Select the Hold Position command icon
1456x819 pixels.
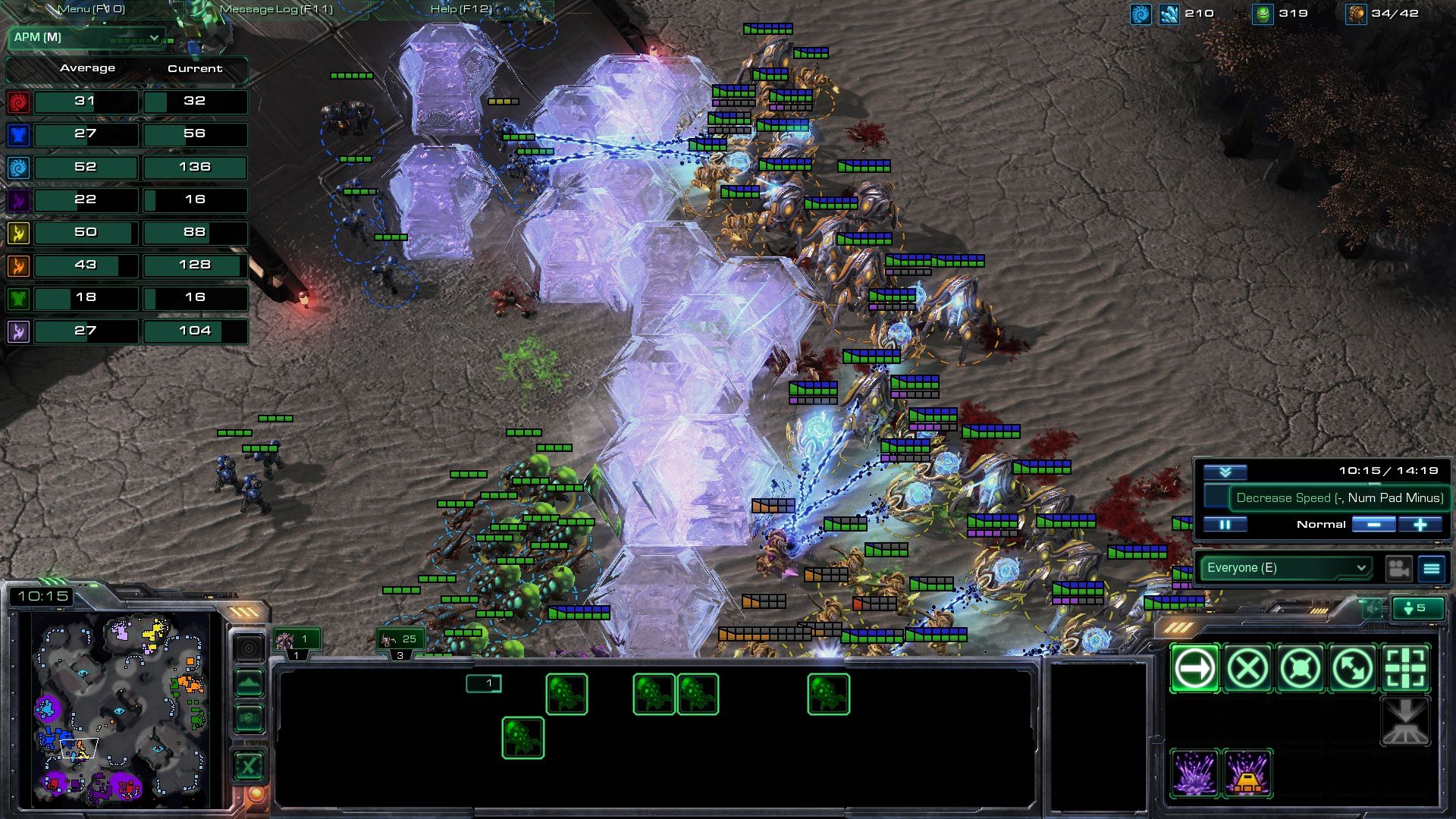coord(1300,669)
